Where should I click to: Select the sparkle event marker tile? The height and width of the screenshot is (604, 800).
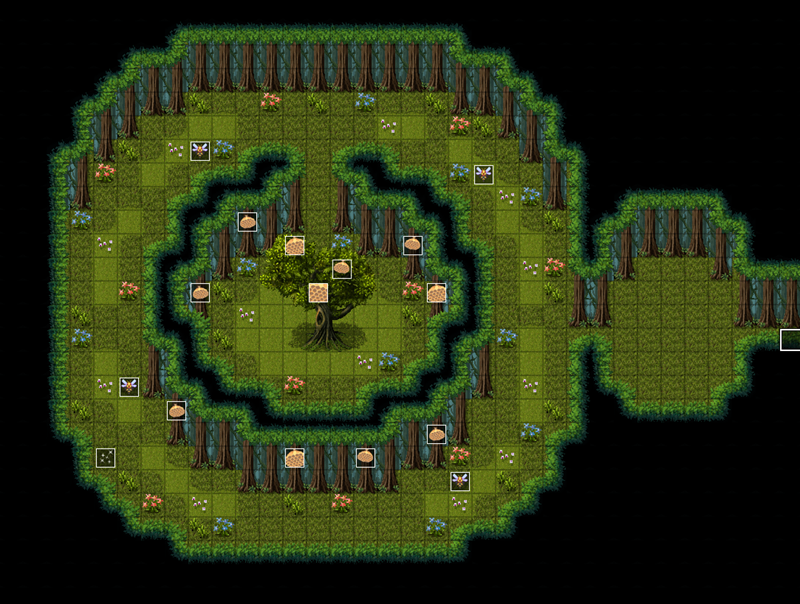coord(105,458)
